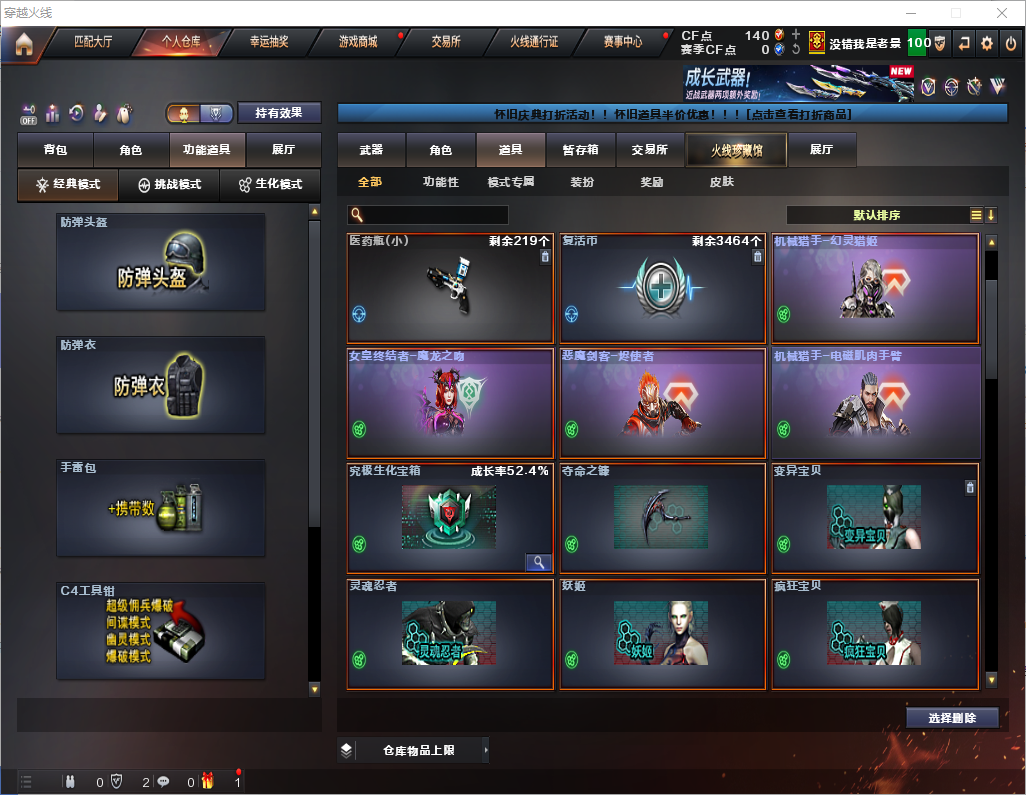Open the 武器 warehouse tab
1026x795 pixels.
pos(371,150)
